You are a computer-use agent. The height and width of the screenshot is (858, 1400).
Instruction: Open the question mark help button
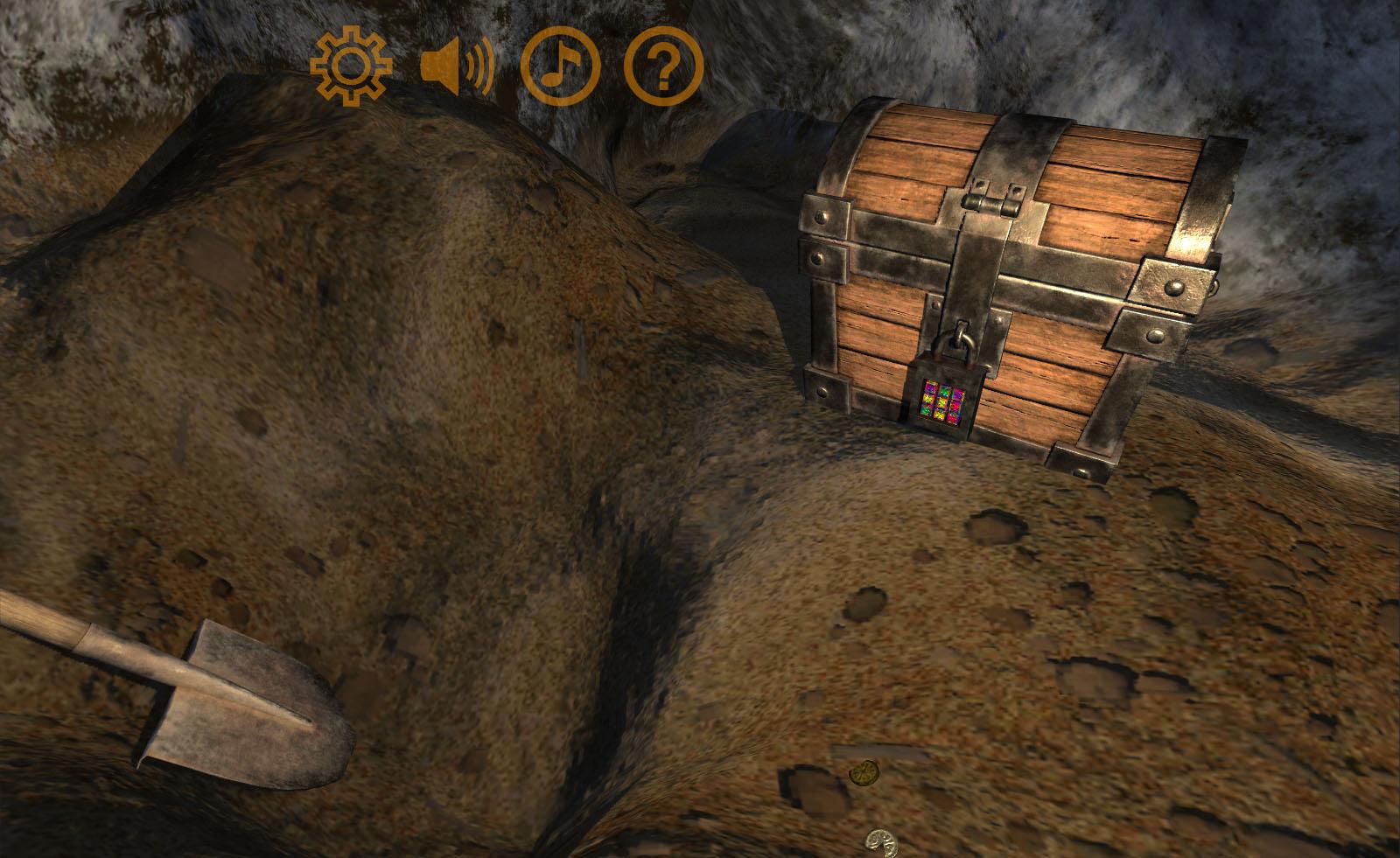[x=663, y=66]
